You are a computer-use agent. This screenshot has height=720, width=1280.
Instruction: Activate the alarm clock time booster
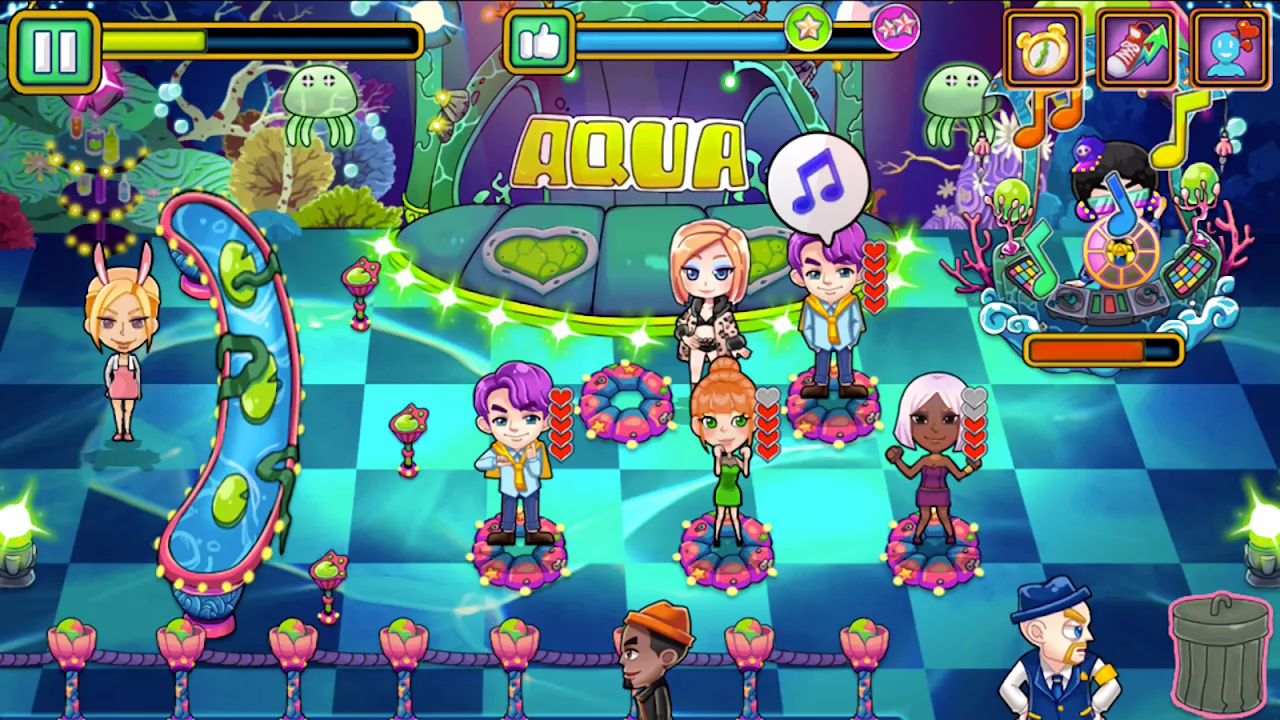[1043, 48]
